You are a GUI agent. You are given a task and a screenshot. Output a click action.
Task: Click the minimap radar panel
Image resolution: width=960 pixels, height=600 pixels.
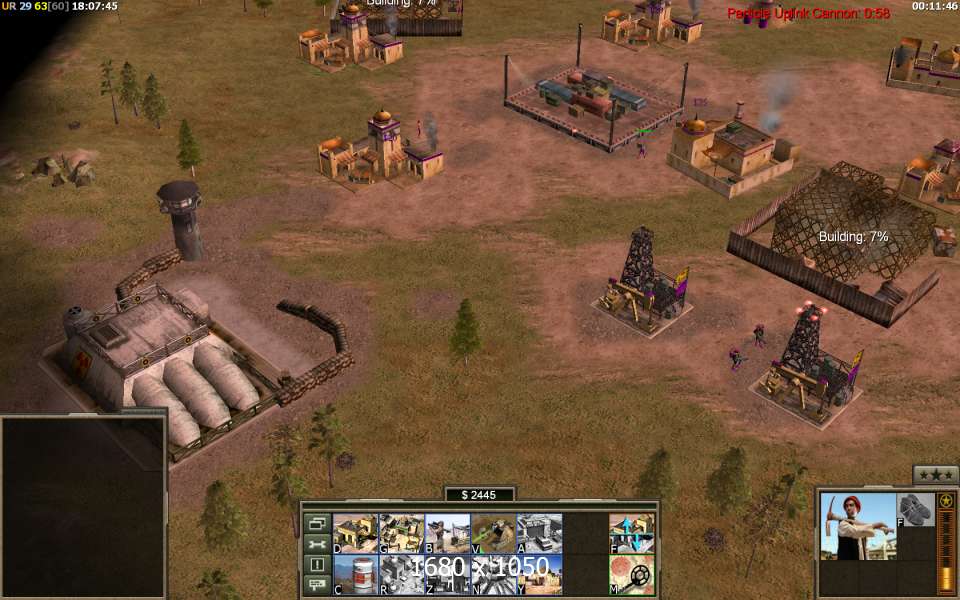82,505
